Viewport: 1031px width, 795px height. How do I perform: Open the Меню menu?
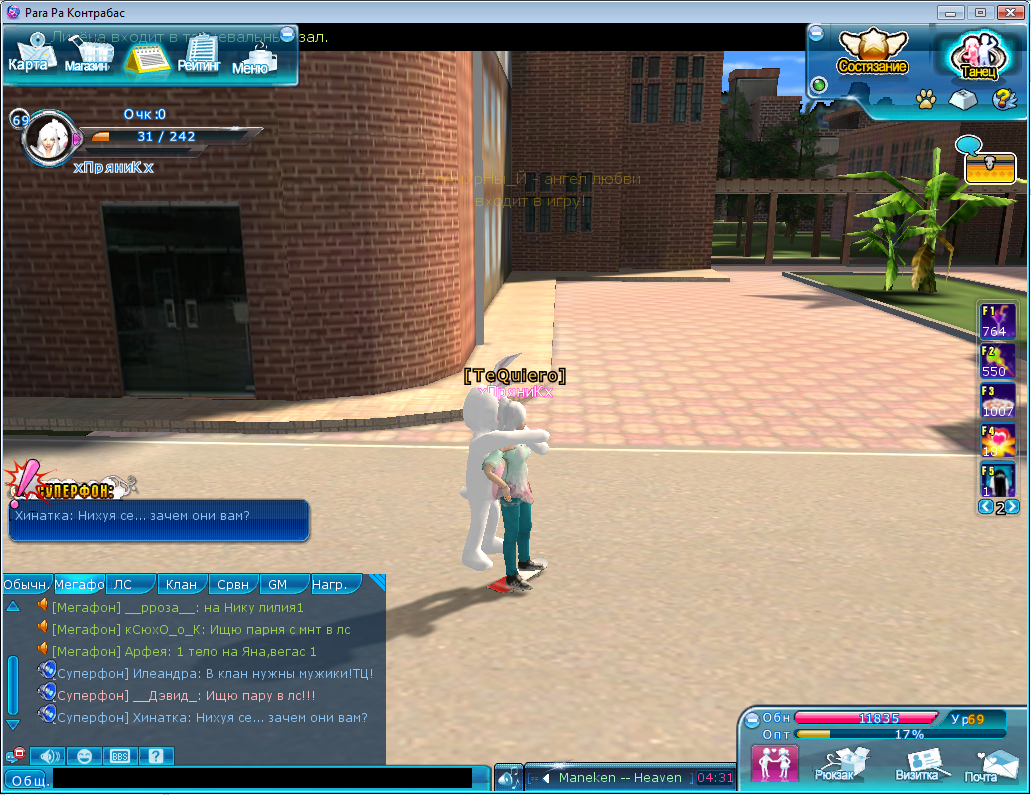(251, 57)
